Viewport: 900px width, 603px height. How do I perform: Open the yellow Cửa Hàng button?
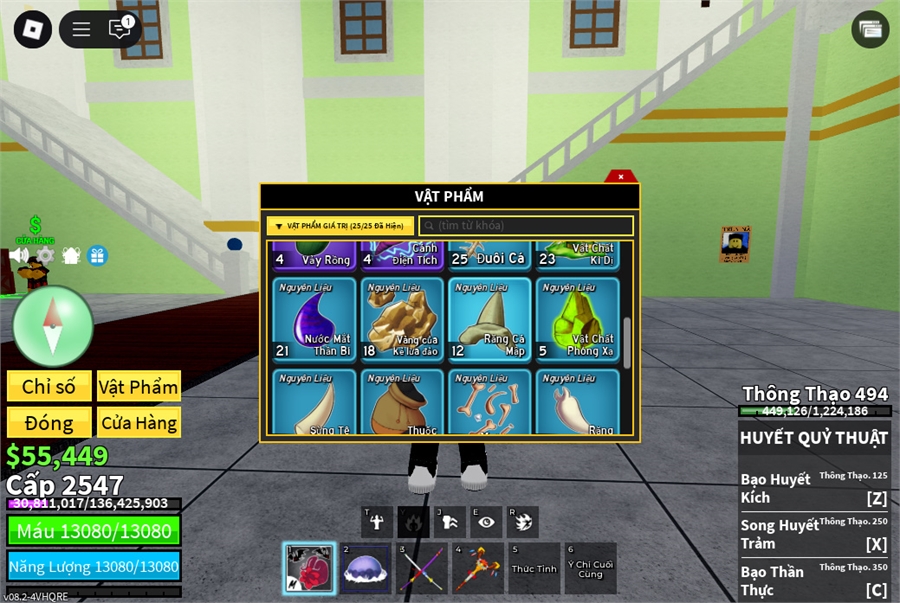click(139, 422)
